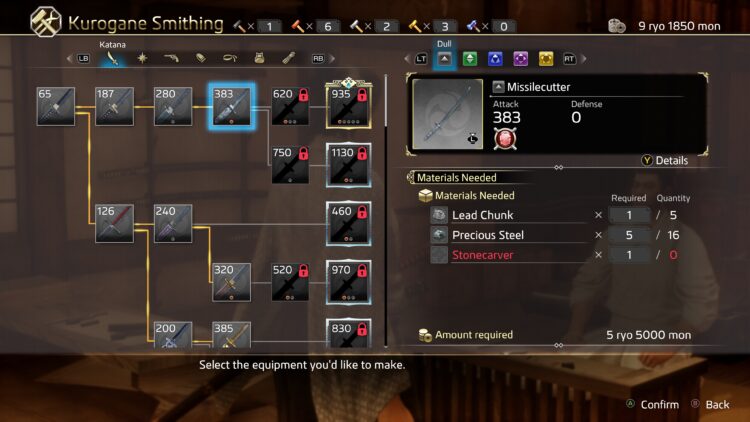Select the 320 attack katana node
This screenshot has width=750, height=422.
231,282
